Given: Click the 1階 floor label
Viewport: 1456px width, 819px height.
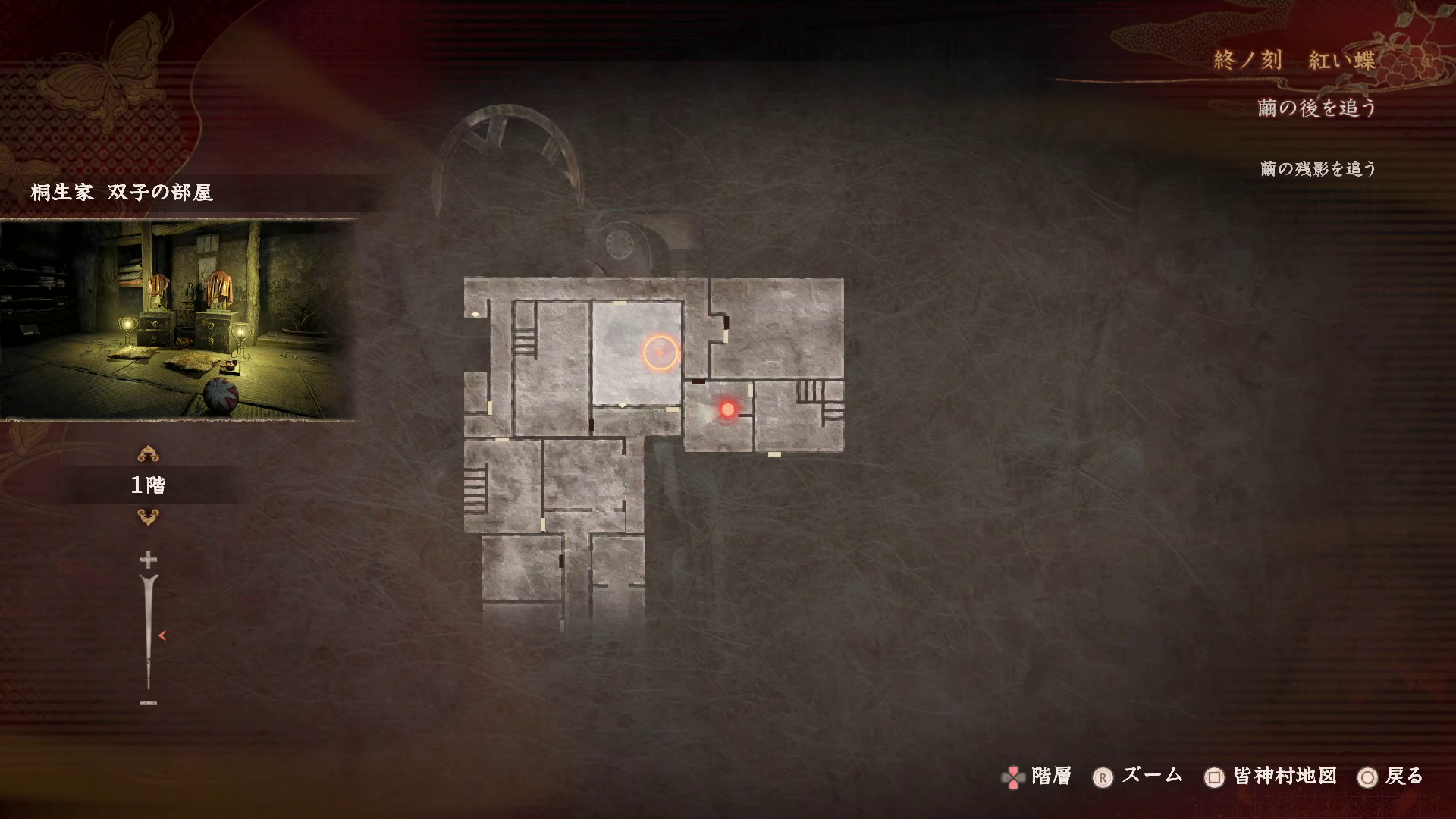Looking at the screenshot, I should (x=148, y=485).
